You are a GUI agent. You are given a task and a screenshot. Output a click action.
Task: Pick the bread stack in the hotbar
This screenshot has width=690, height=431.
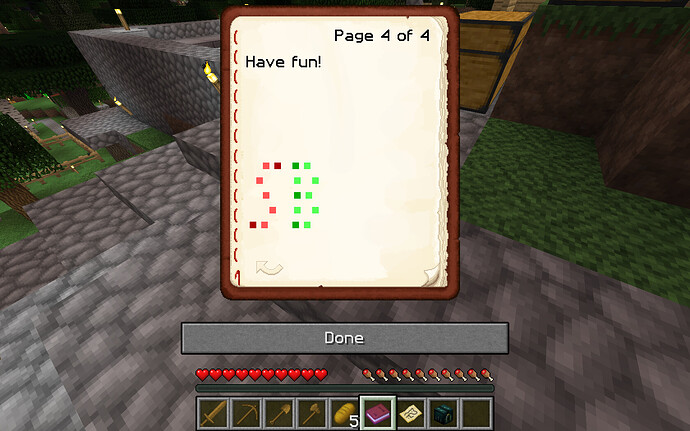pos(345,413)
